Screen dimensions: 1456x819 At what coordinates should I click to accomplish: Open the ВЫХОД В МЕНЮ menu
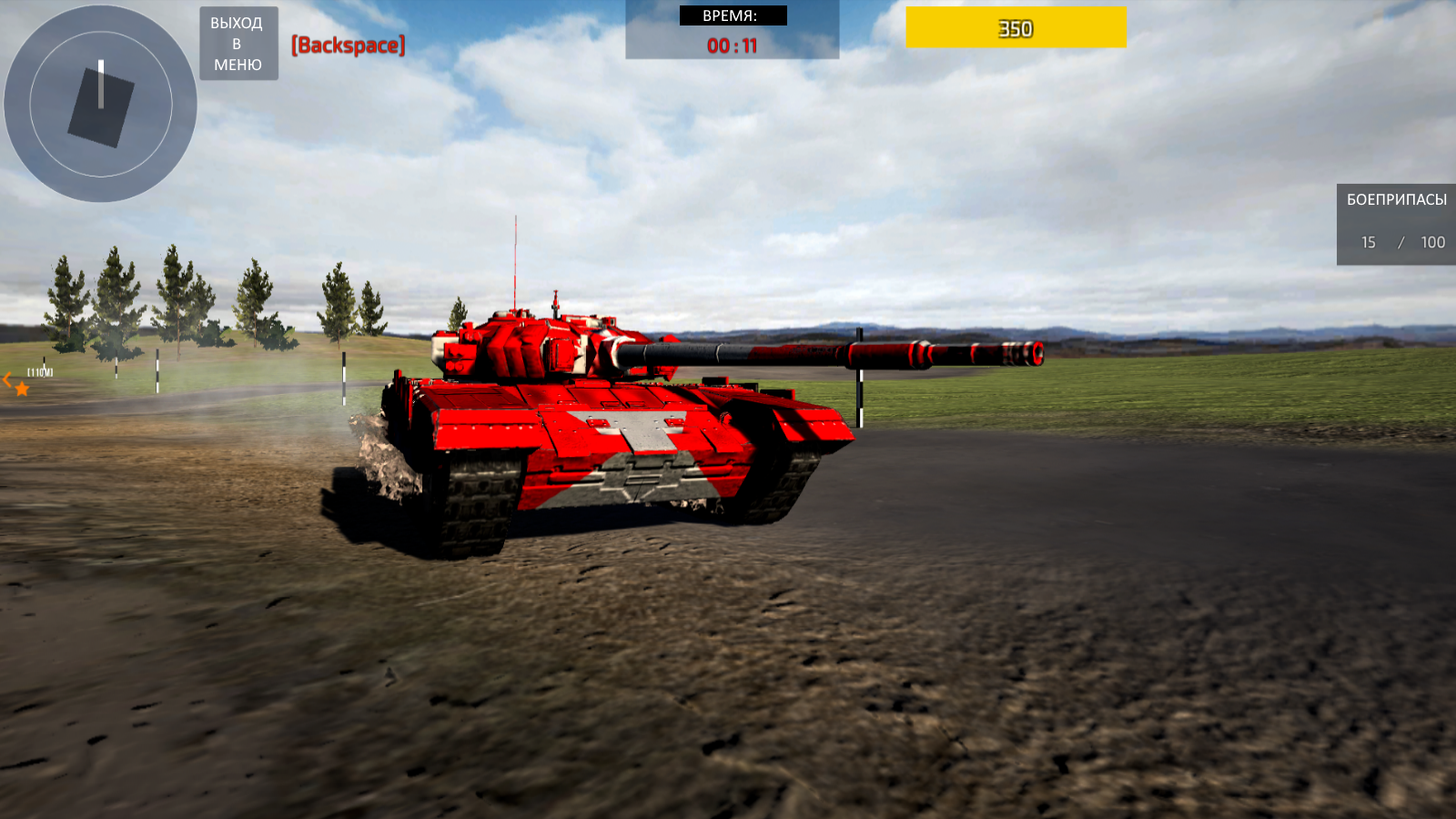[238, 44]
